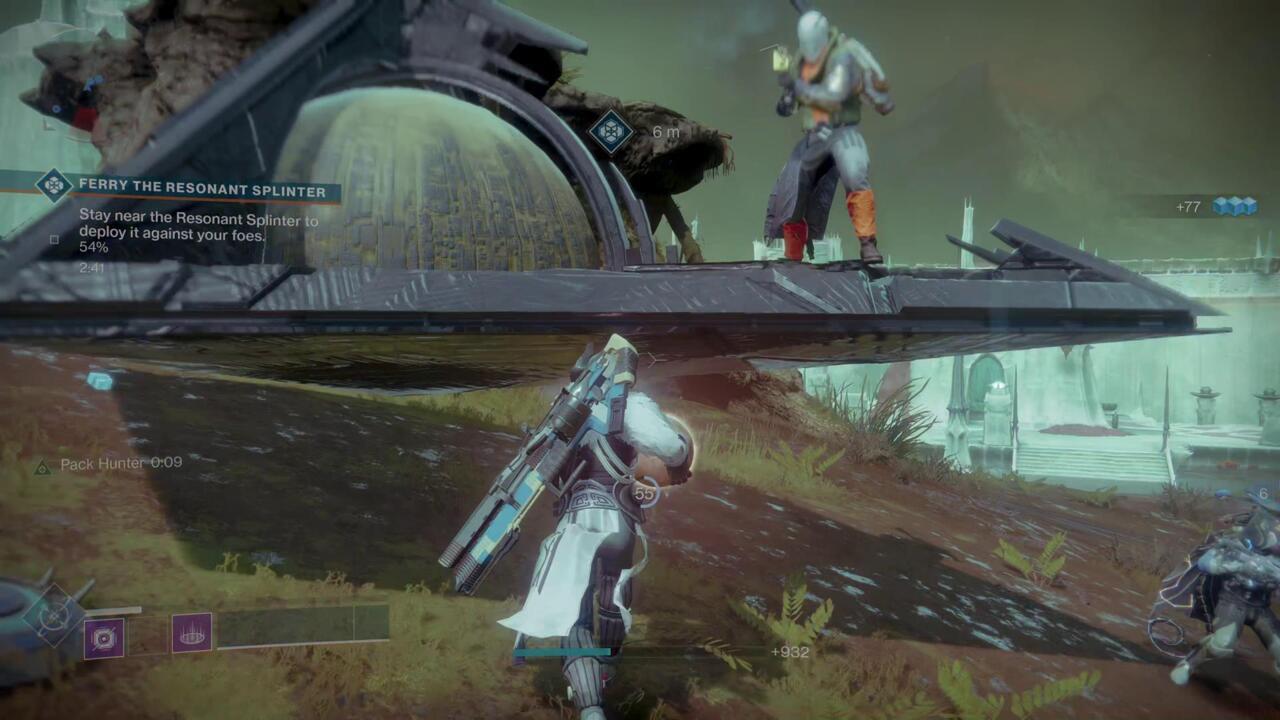Screen dimensions: 1280x720
Task: Click the teal enemy health bar
Action: pos(562,652)
